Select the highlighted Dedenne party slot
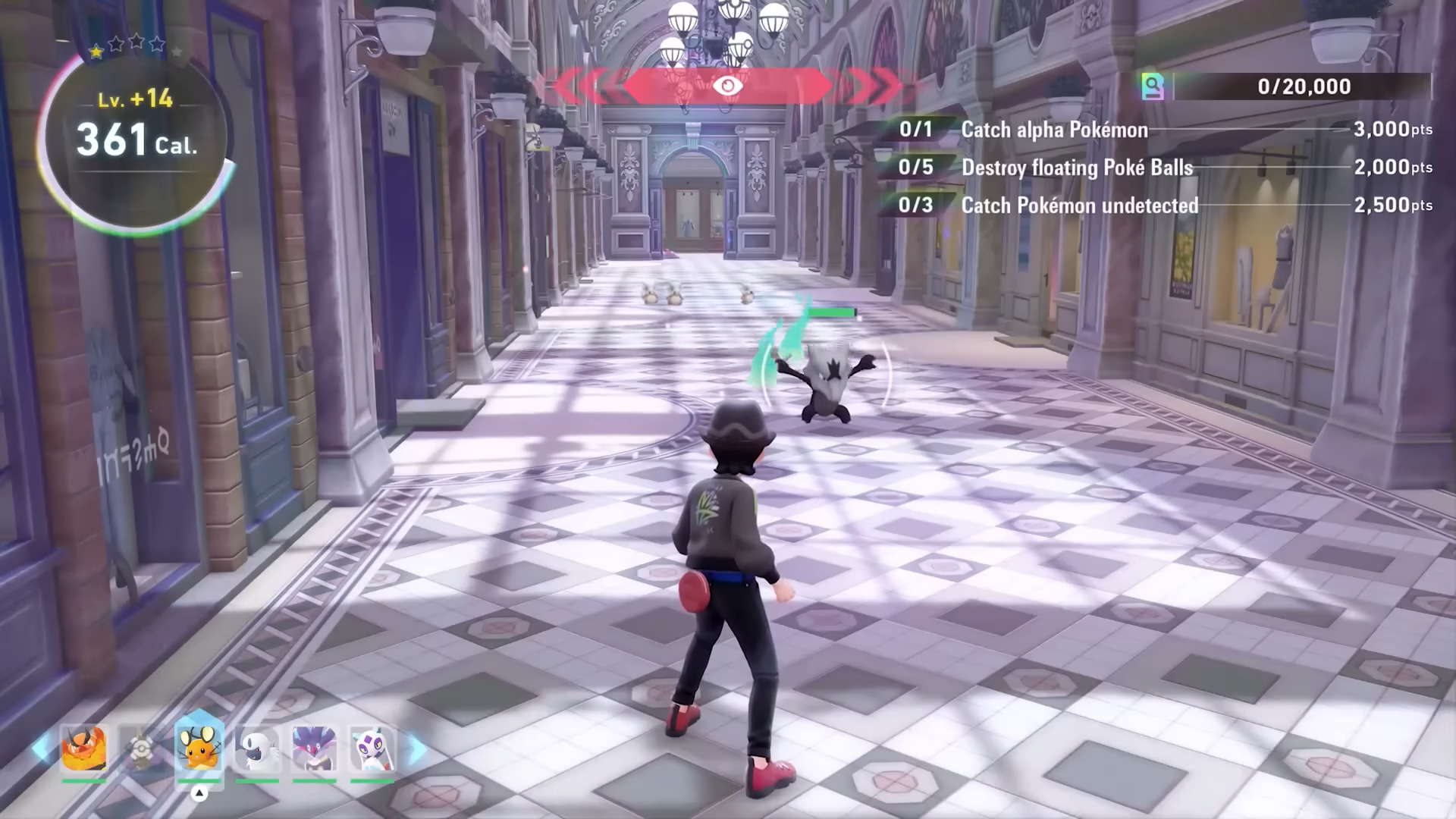 [x=199, y=747]
